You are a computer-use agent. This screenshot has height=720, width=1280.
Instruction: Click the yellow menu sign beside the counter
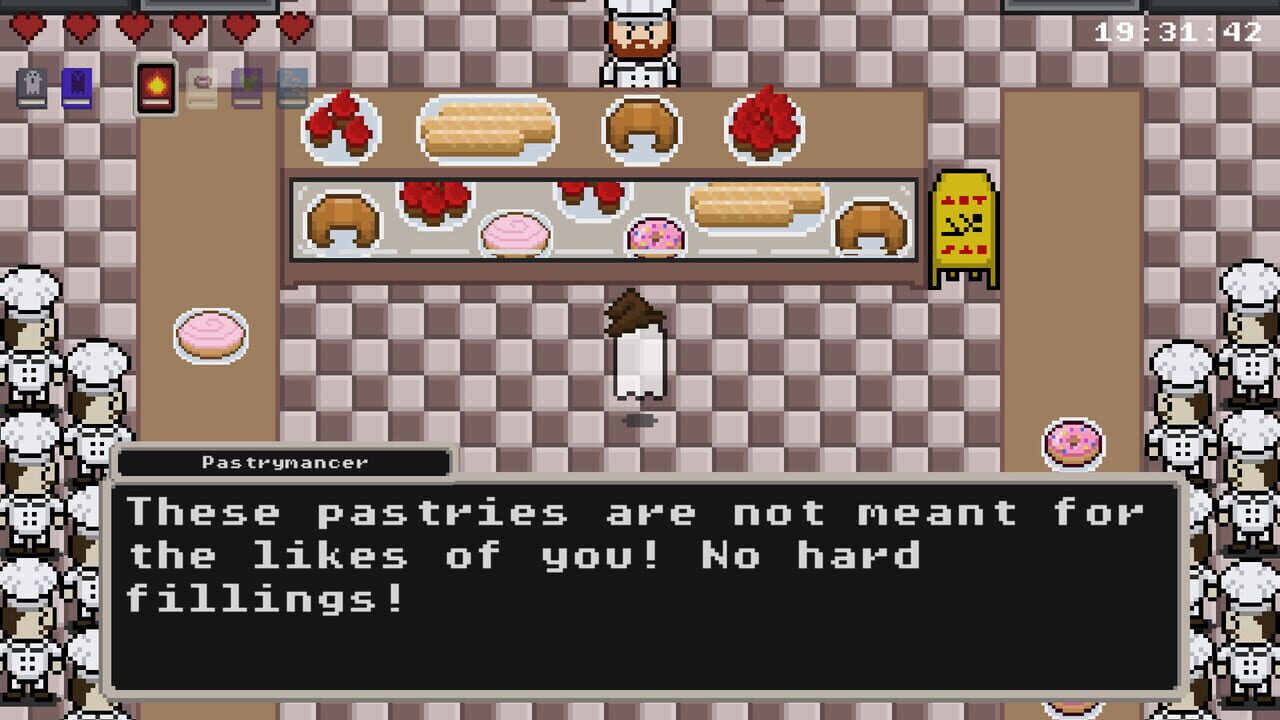(x=963, y=218)
